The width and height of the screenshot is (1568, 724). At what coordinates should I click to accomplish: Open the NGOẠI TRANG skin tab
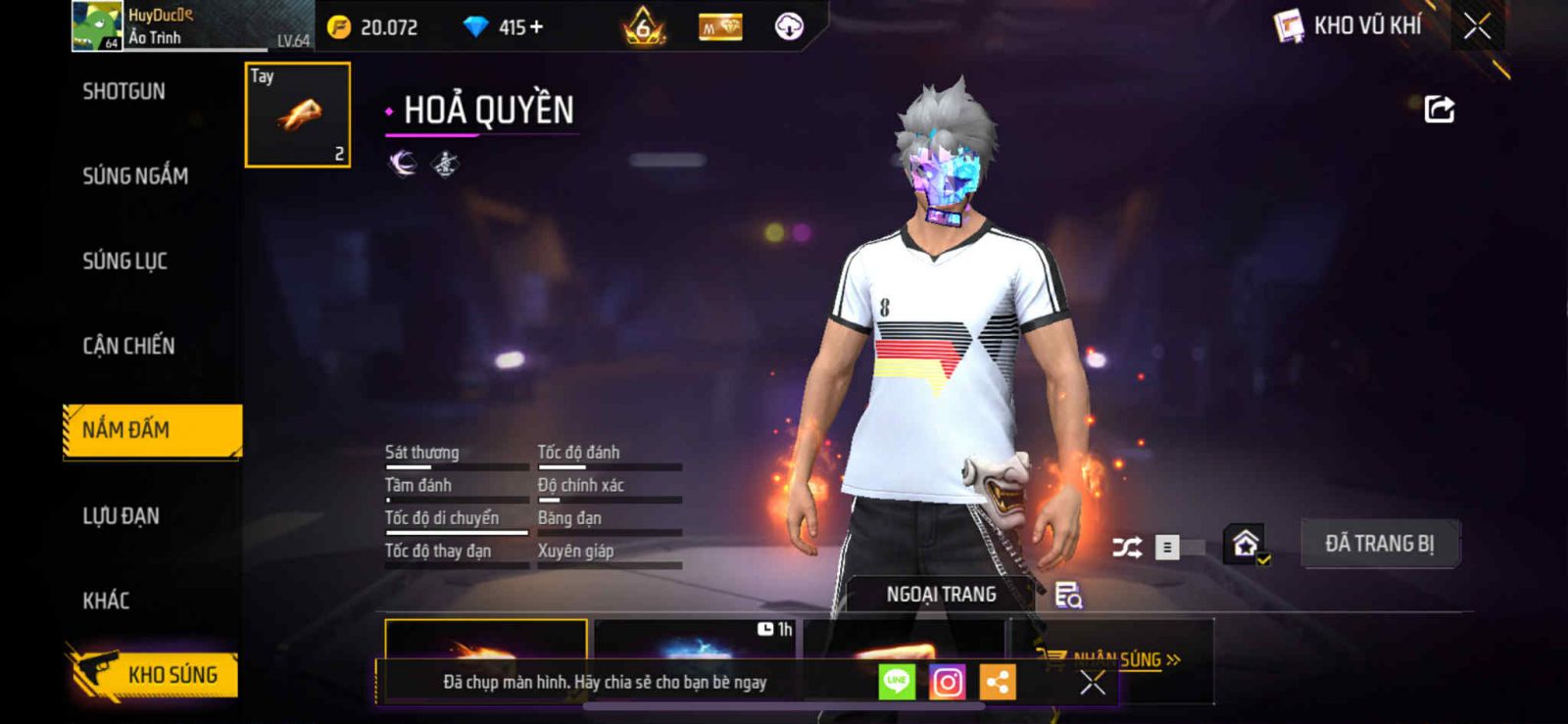pyautogui.click(x=941, y=595)
